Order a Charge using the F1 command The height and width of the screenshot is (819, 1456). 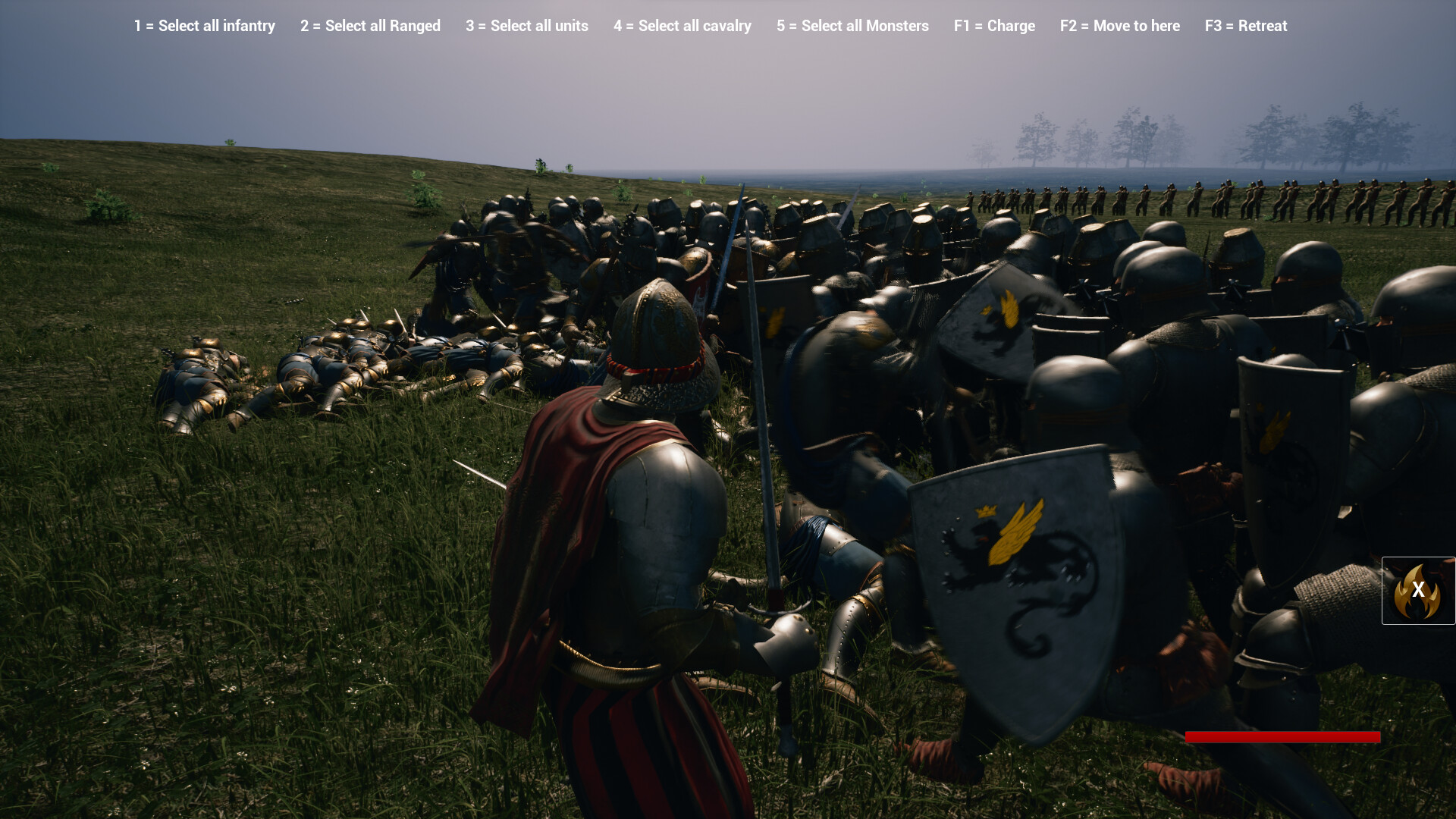pos(995,26)
